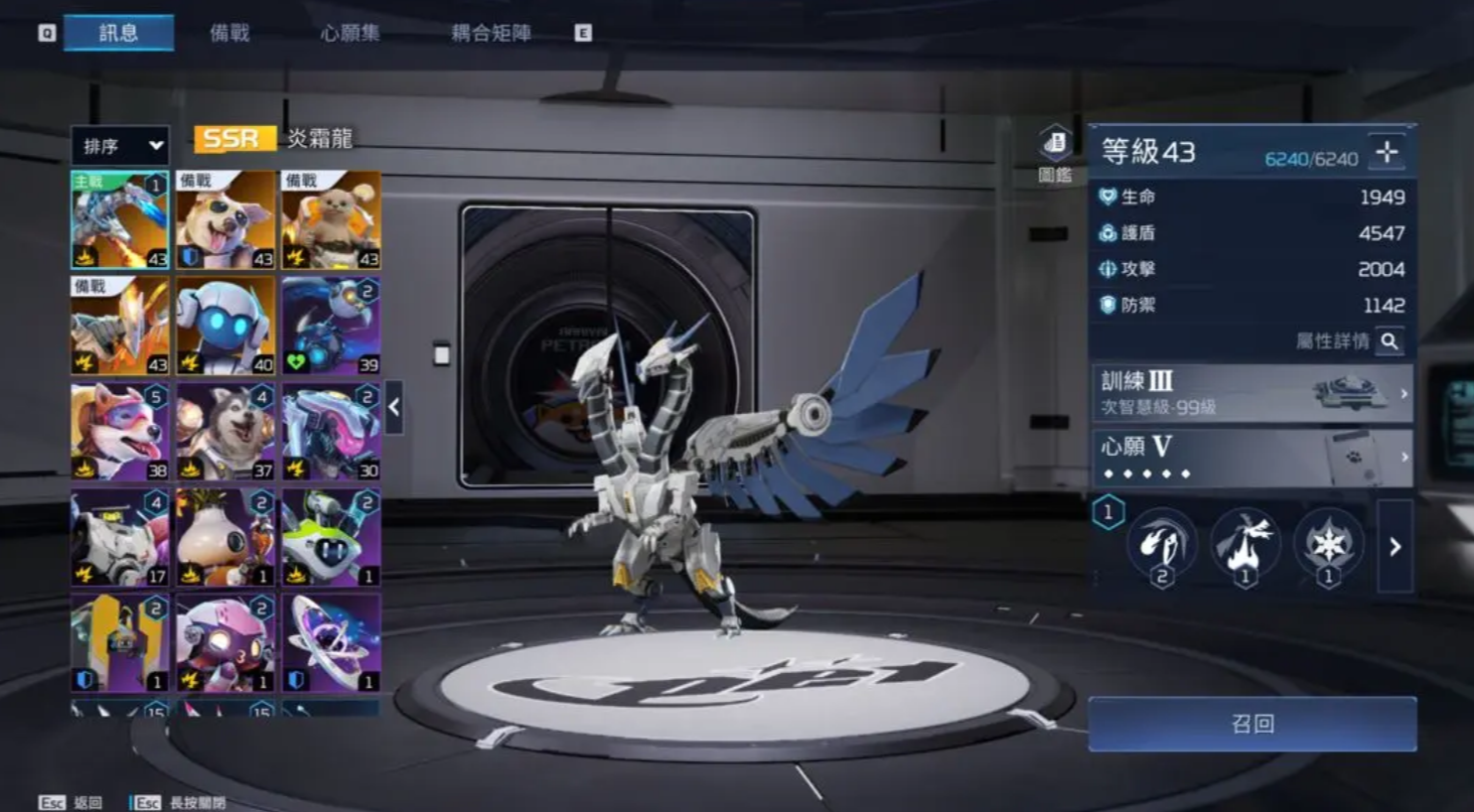Expand the 訓練 III training panel
This screenshot has height=812, width=1474.
[x=1252, y=393]
